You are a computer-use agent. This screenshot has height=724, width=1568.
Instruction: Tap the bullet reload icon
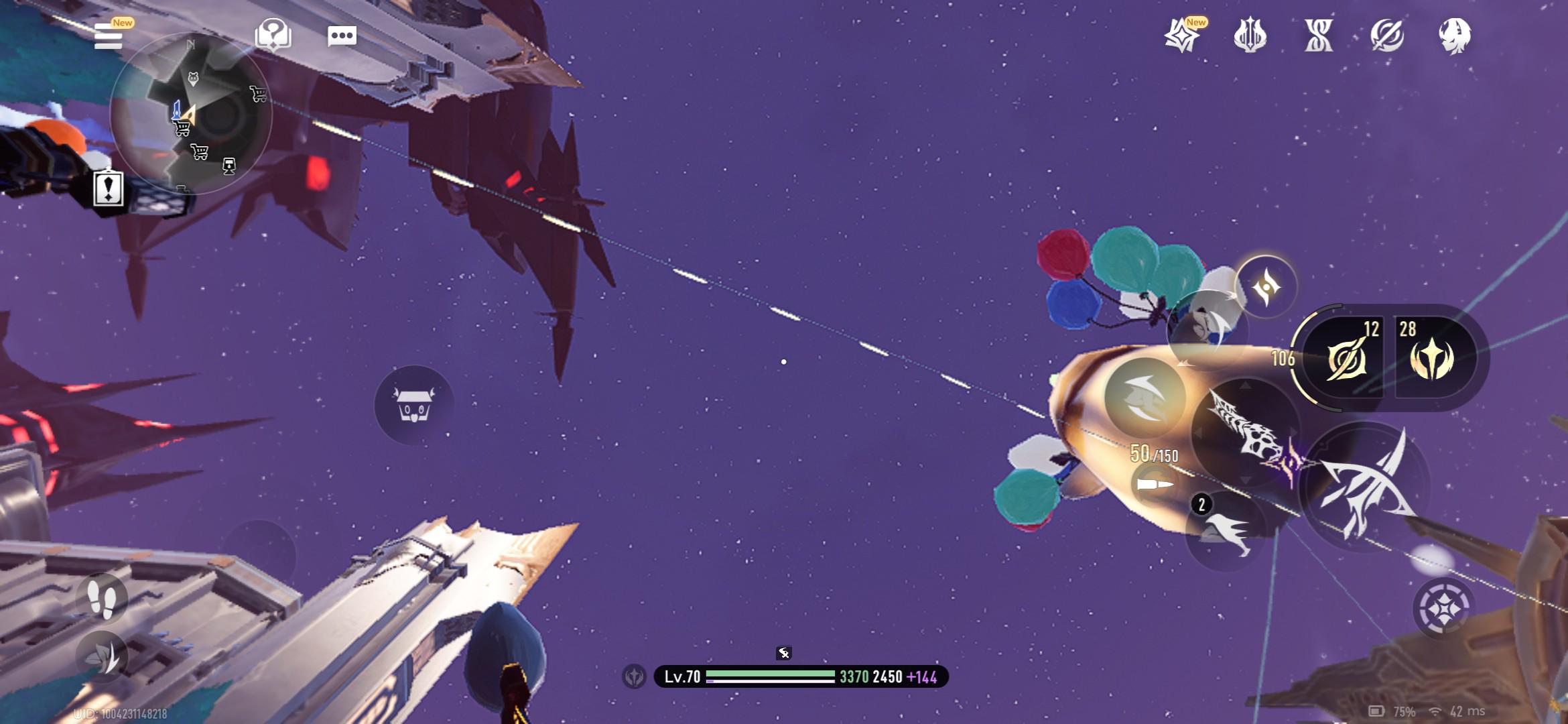click(1154, 484)
